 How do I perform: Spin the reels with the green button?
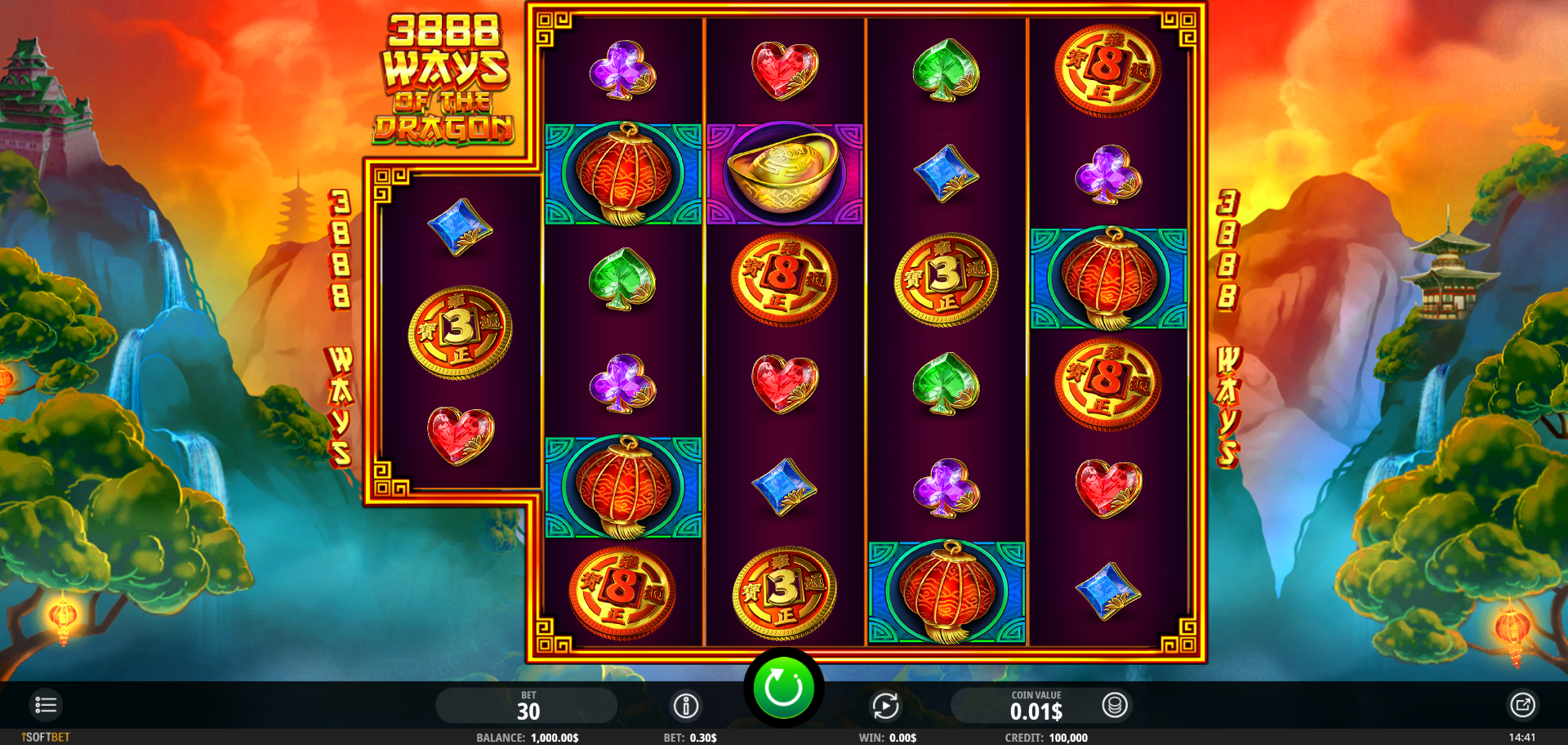[x=783, y=688]
